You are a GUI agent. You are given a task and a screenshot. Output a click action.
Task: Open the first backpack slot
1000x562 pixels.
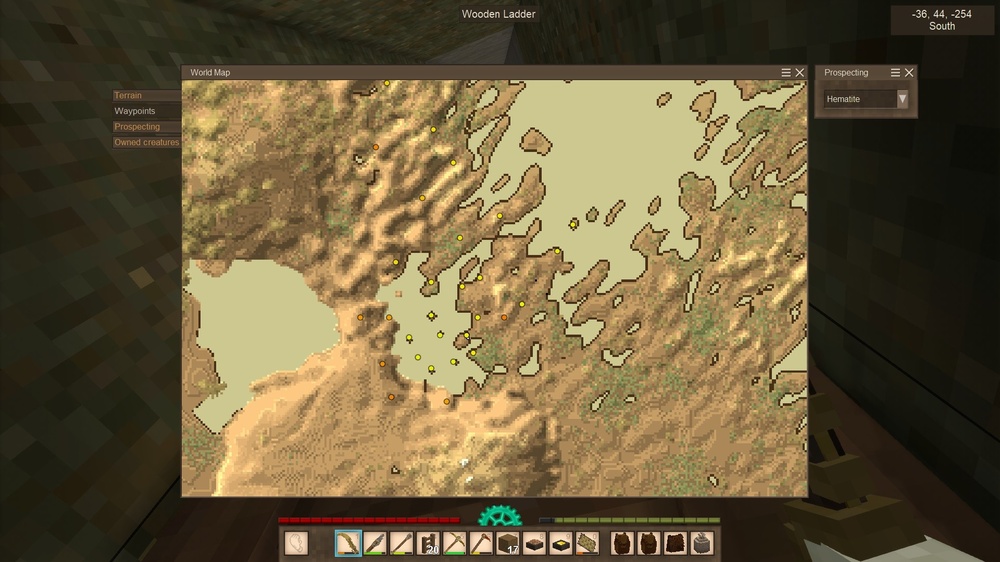(623, 543)
